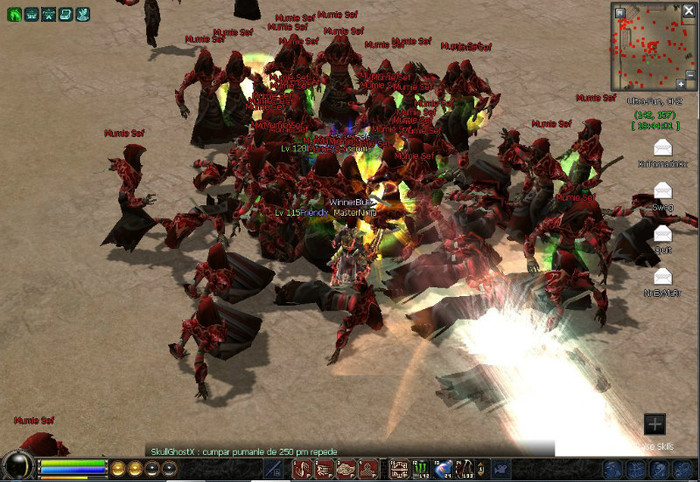Image resolution: width=700 pixels, height=482 pixels.
Task: Select the scroll buff icon
Action: pyautogui.click(x=64, y=14)
